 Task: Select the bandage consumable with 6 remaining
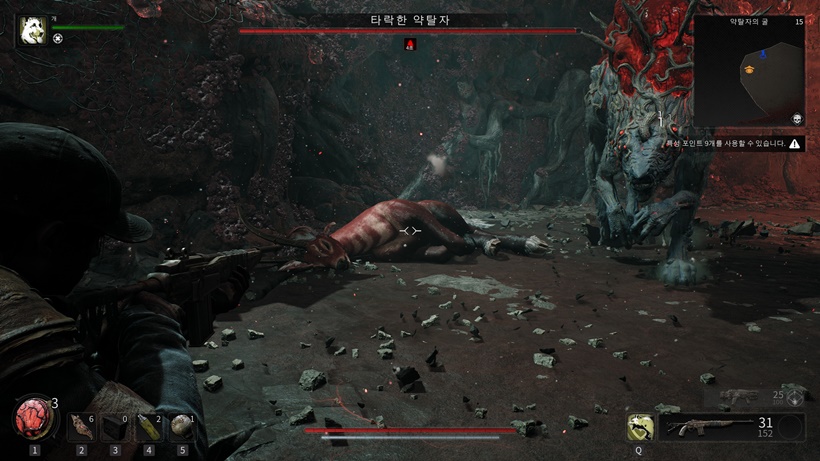[82, 427]
